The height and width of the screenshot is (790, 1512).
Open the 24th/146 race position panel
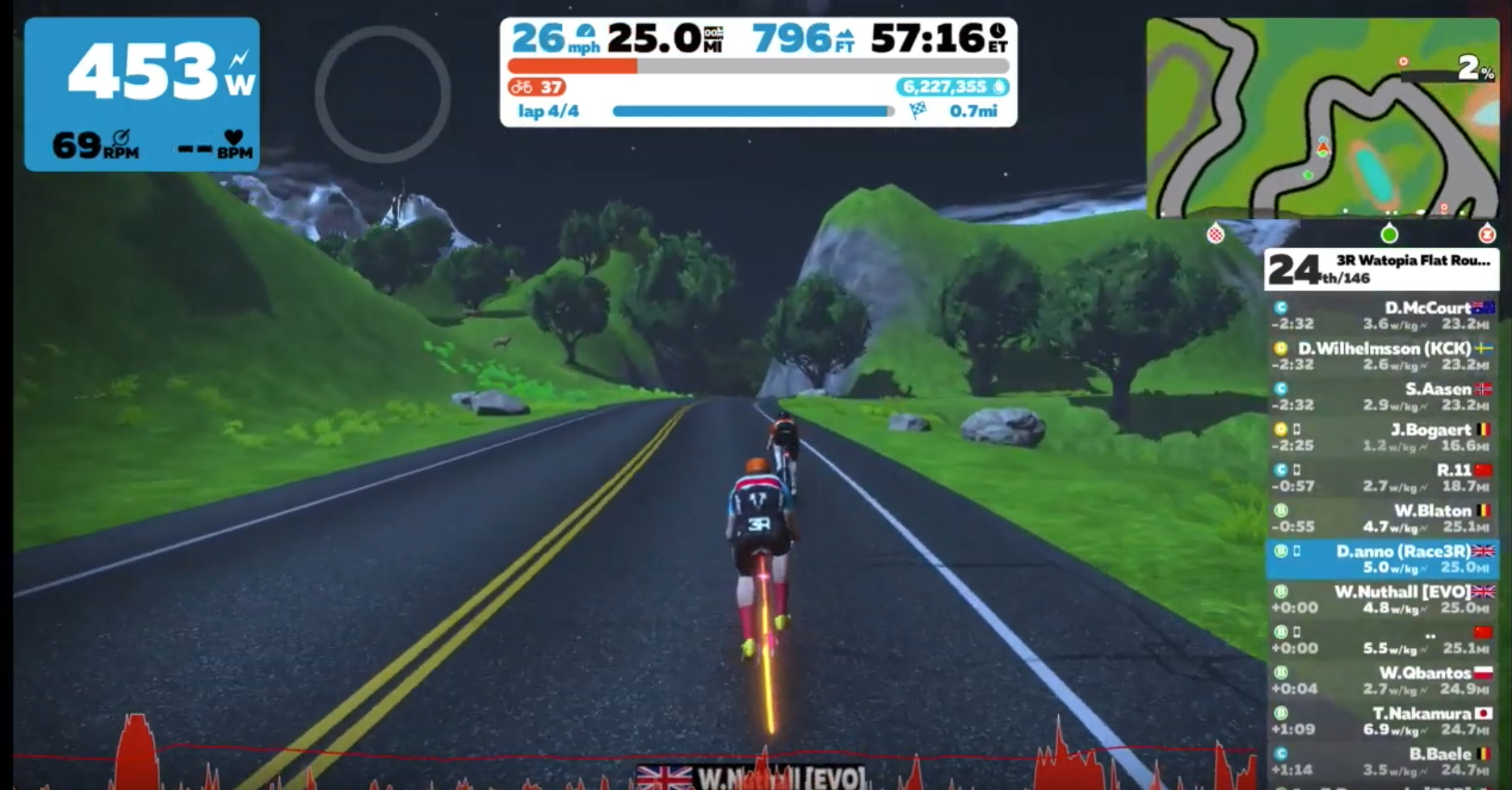point(1381,269)
